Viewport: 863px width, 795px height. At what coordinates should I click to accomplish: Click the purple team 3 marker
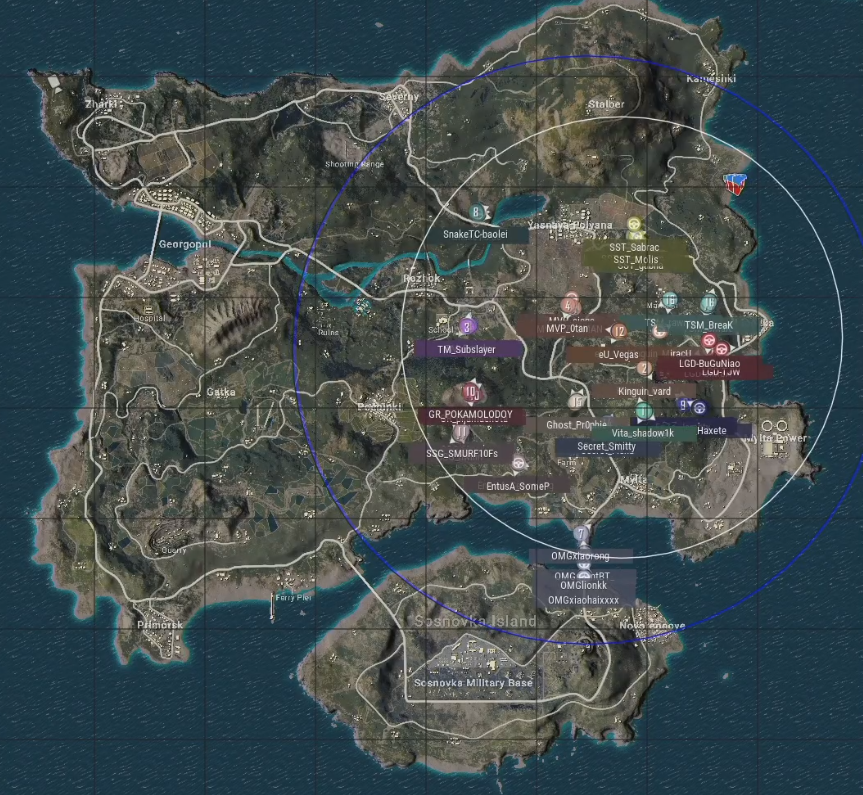(467, 326)
